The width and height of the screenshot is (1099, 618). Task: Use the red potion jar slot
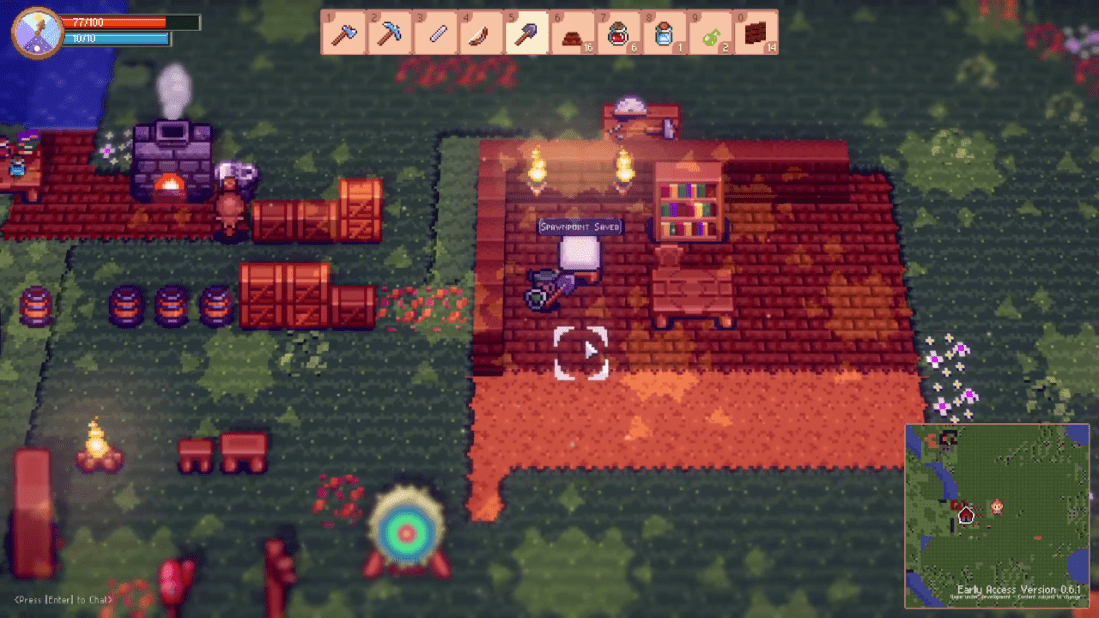pos(618,33)
